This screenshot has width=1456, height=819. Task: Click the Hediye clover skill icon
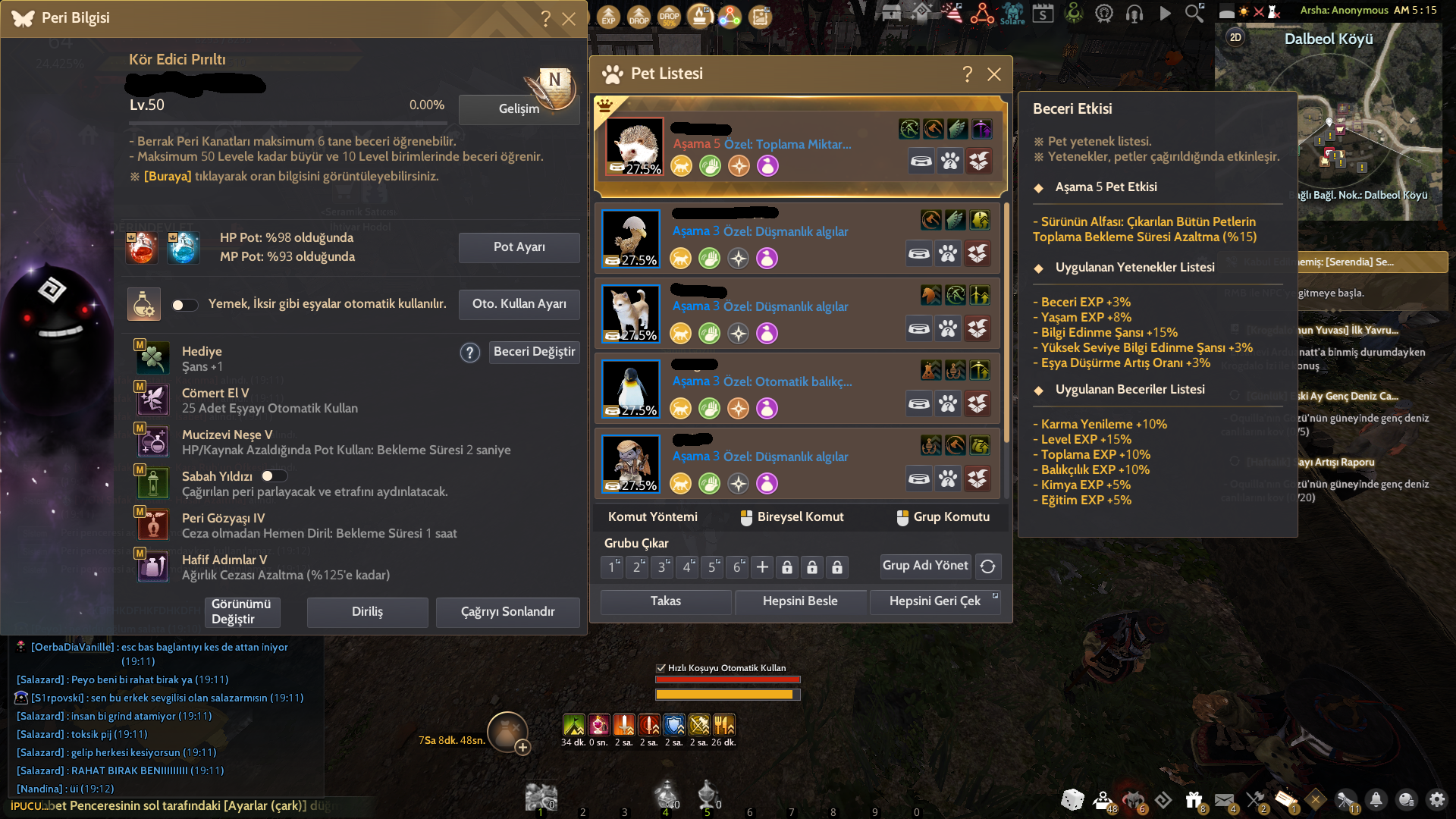[x=152, y=358]
